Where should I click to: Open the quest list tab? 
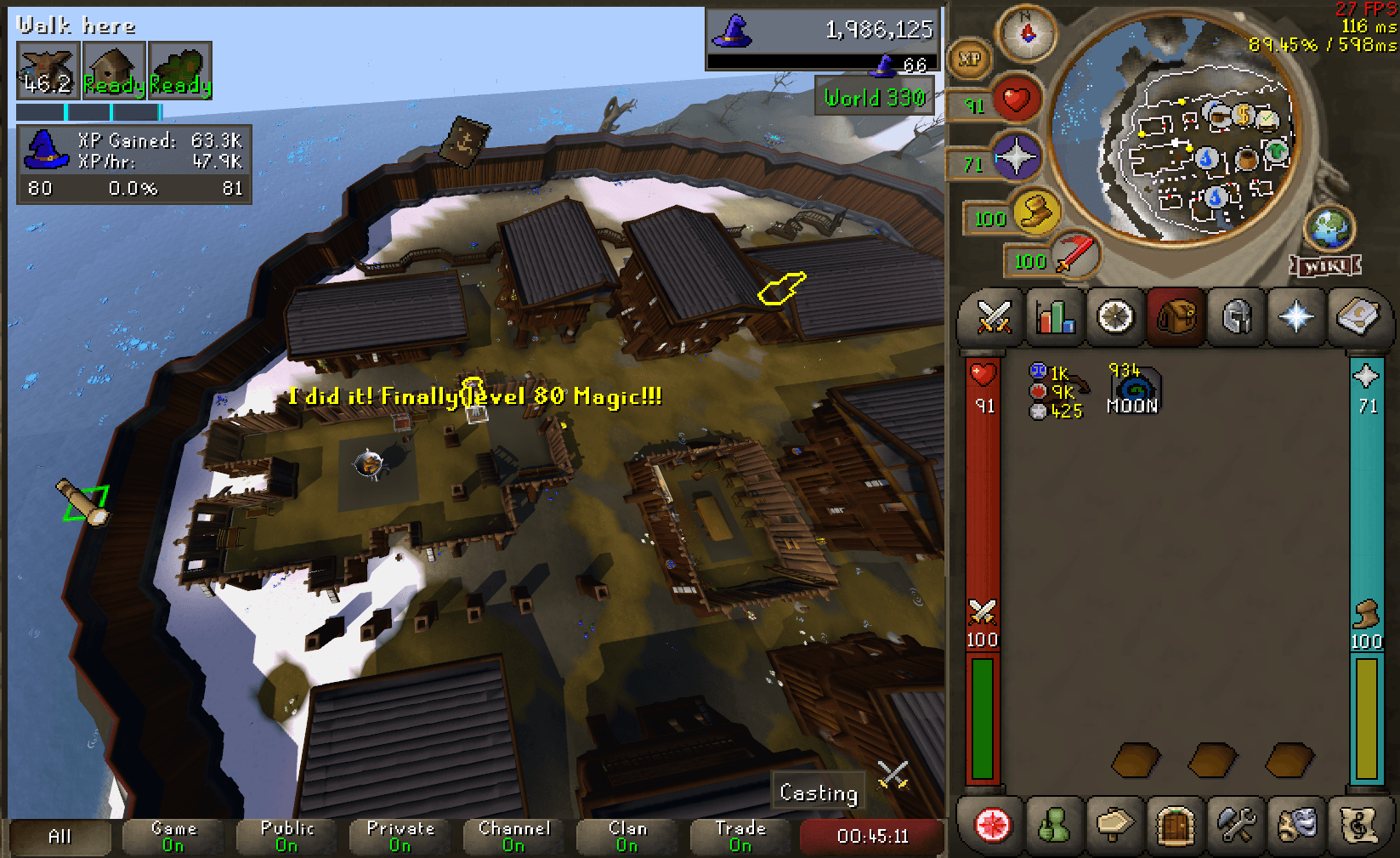[1114, 317]
